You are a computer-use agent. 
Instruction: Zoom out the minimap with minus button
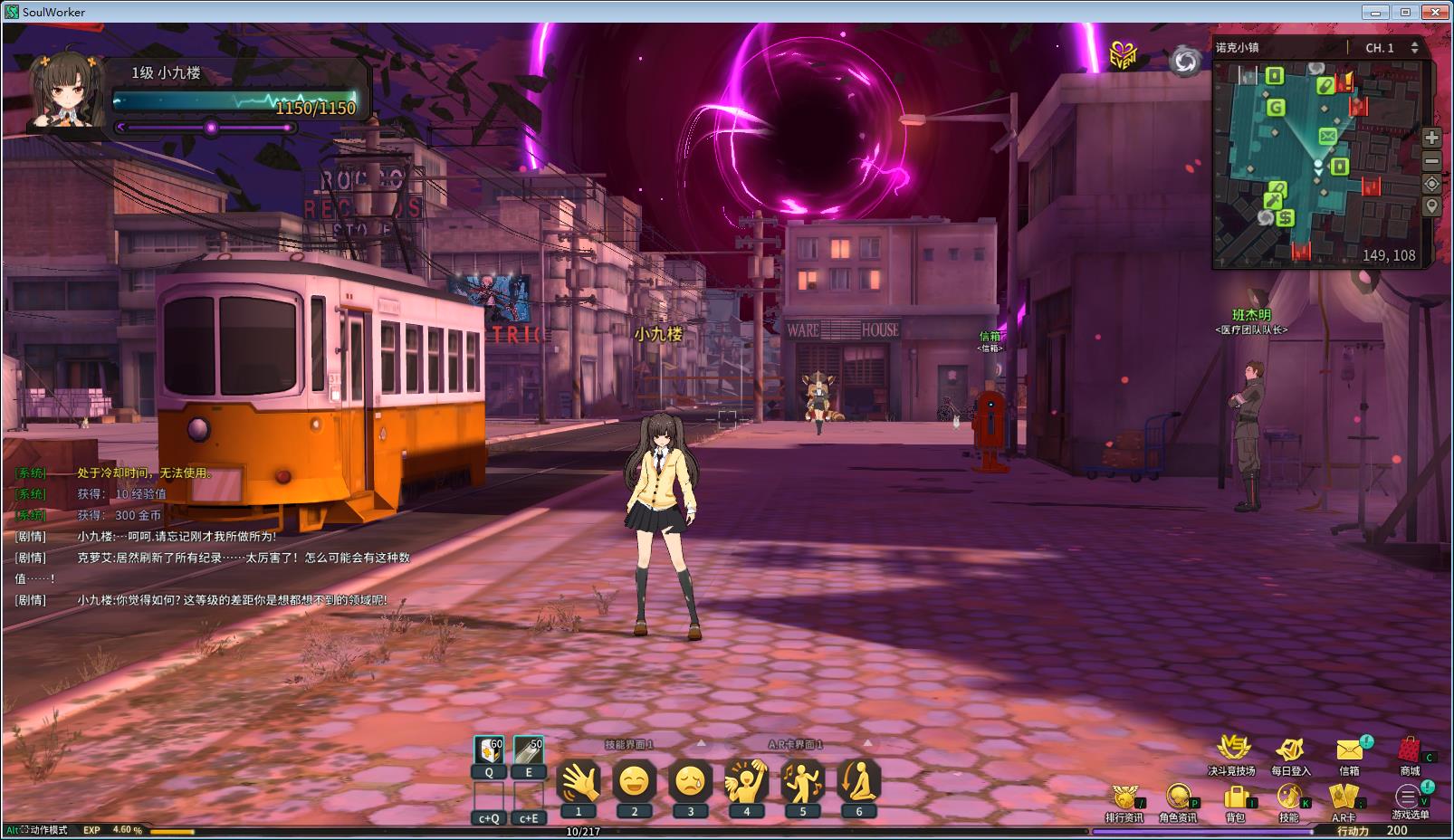(1431, 161)
